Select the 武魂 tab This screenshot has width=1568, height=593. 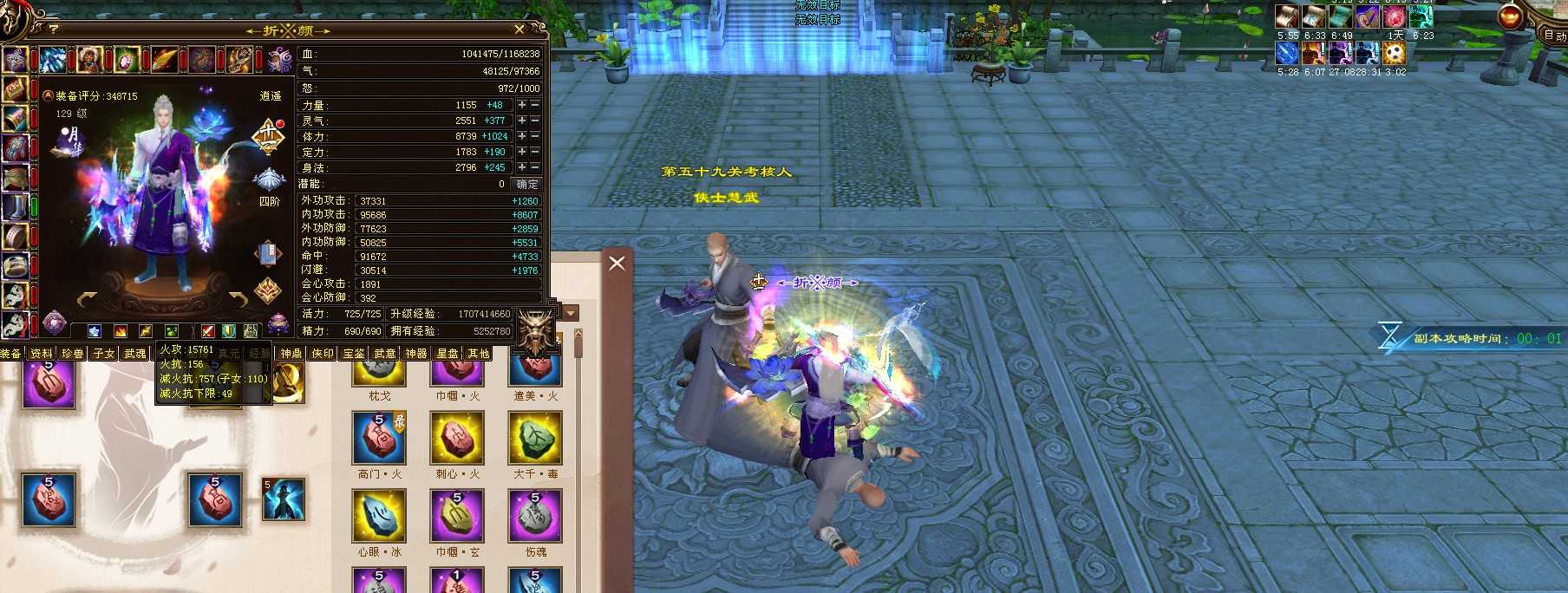(x=134, y=354)
